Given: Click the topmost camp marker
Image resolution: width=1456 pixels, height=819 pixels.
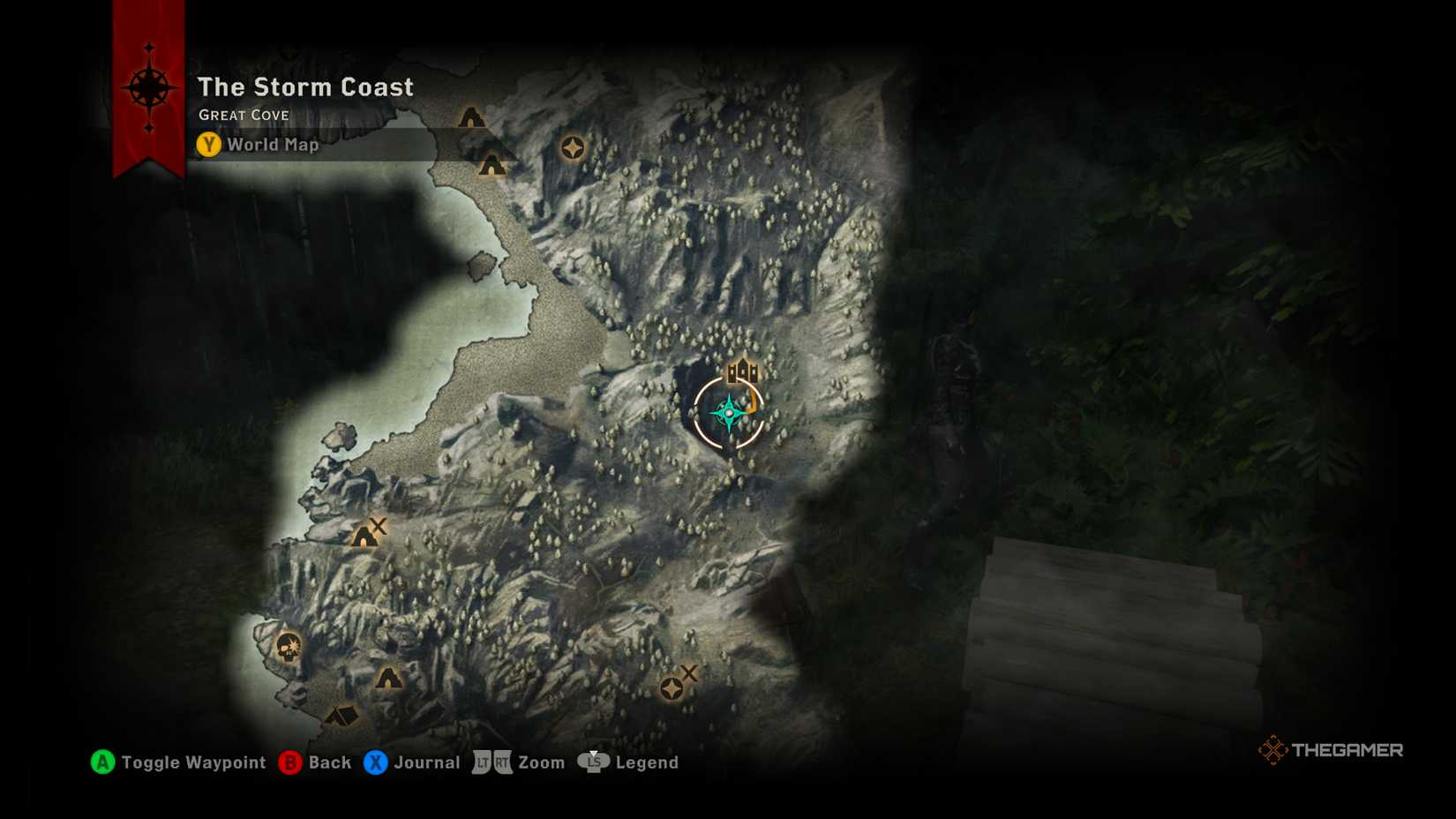Looking at the screenshot, I should click(469, 116).
